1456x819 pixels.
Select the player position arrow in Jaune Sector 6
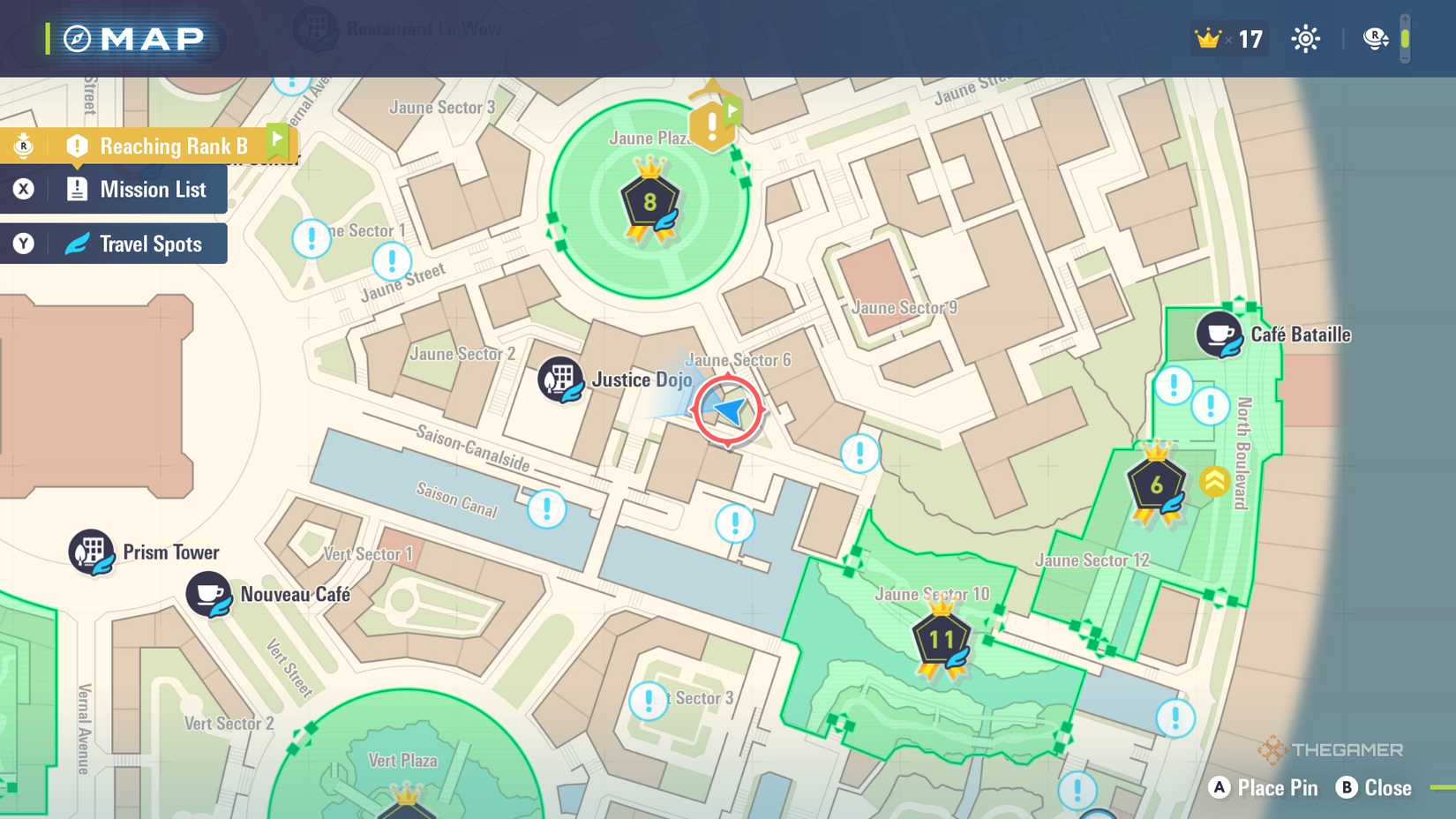(x=726, y=409)
